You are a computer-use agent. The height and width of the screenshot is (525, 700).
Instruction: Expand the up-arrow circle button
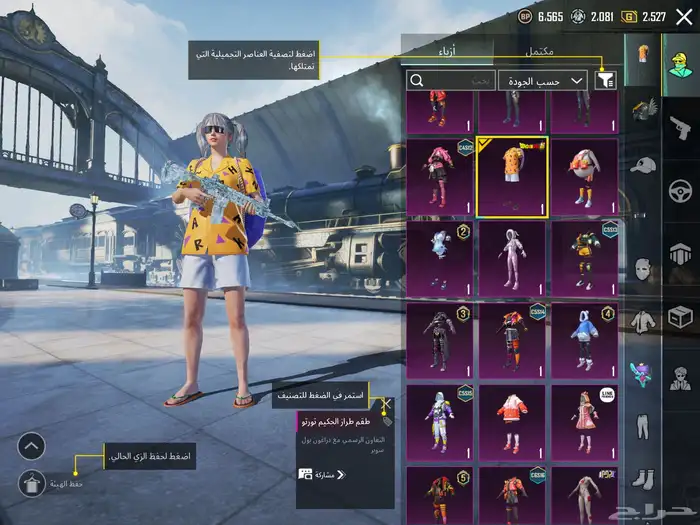(x=31, y=446)
